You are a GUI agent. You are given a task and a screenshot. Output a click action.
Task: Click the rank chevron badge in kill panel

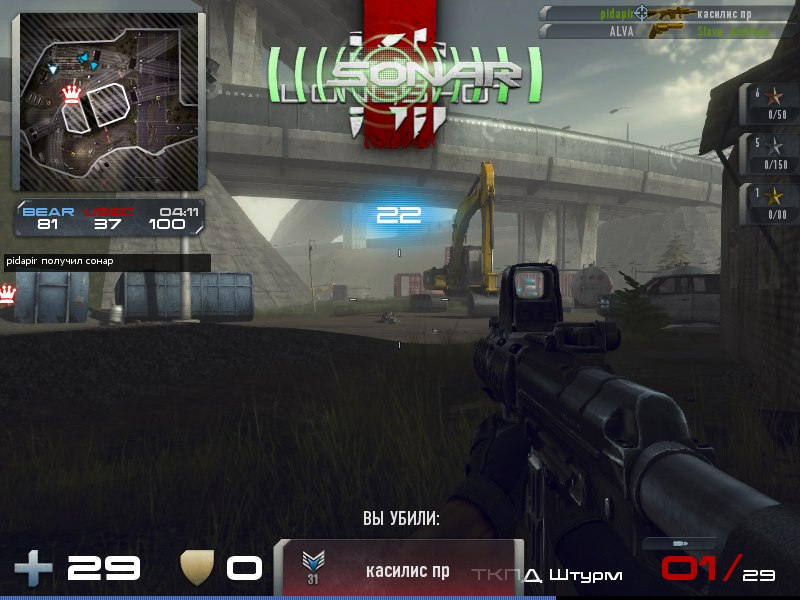313,565
